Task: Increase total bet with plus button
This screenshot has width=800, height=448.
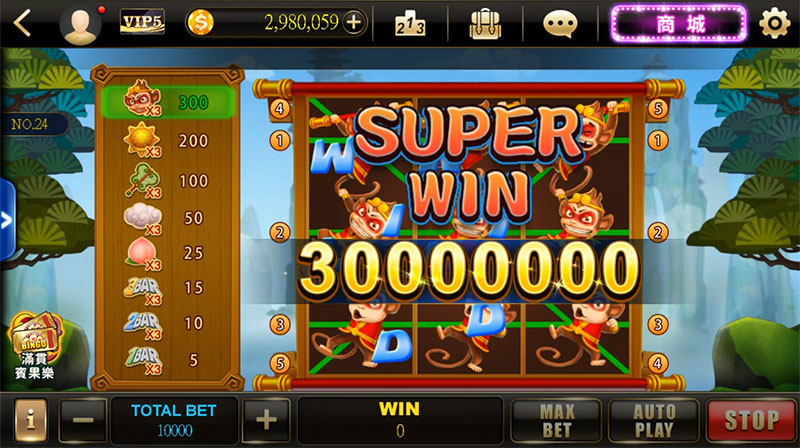Action: 266,420
